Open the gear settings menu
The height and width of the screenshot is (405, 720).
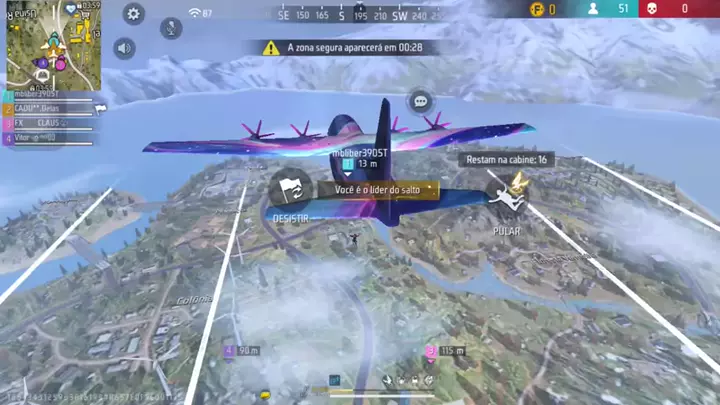pyautogui.click(x=134, y=14)
